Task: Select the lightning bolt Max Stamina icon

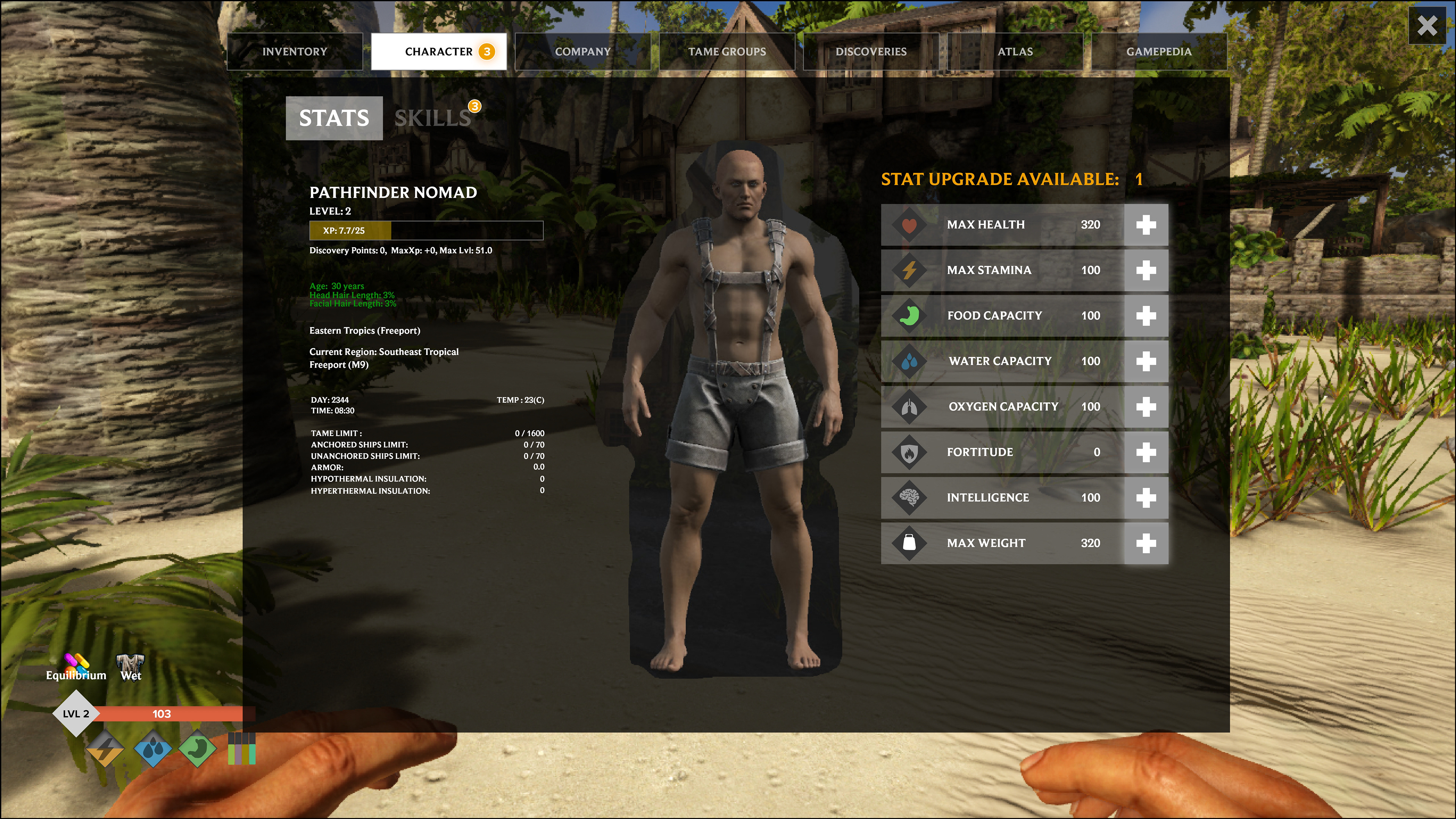Action: point(910,270)
